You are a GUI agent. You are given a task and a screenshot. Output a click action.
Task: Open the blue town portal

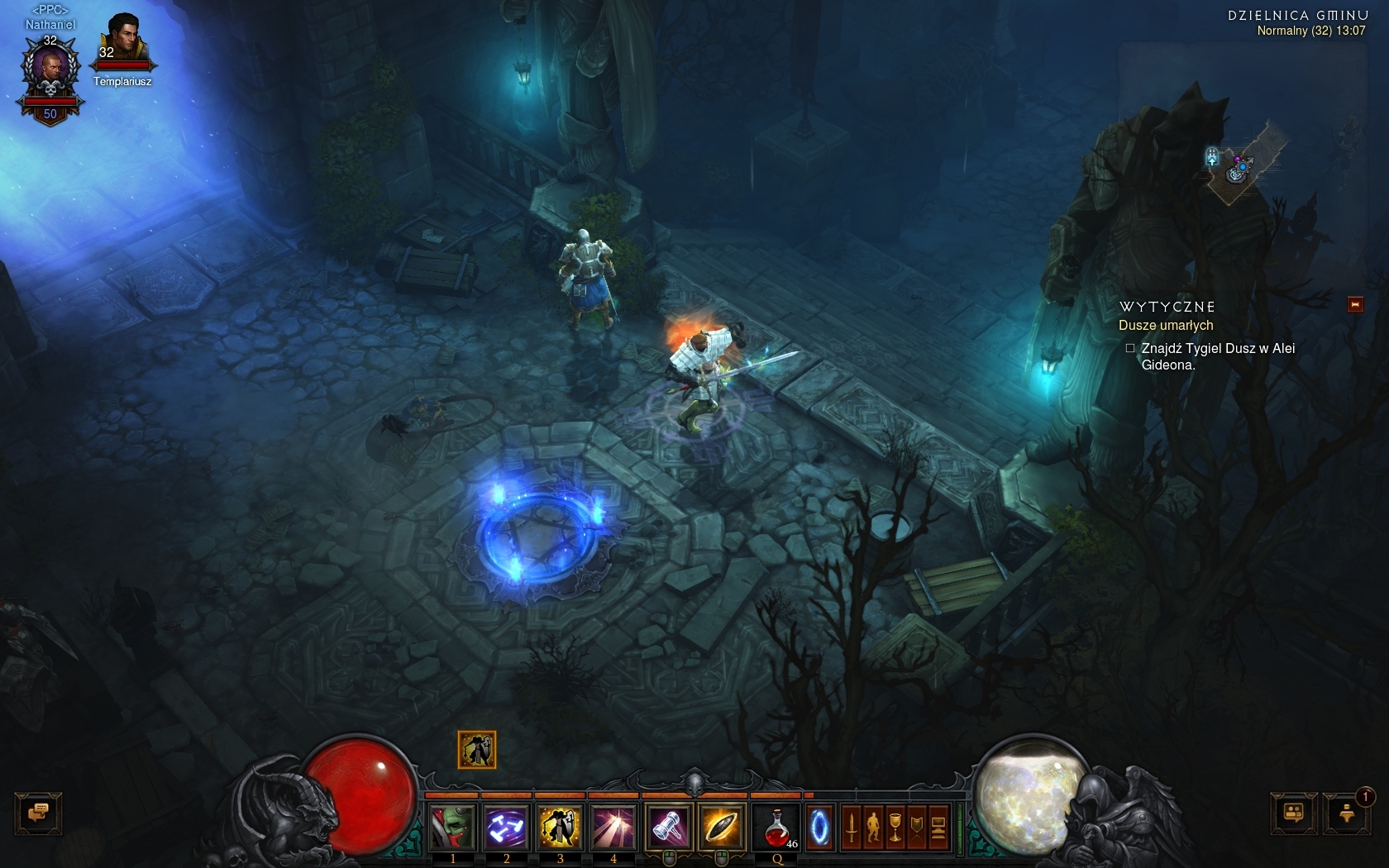click(819, 827)
